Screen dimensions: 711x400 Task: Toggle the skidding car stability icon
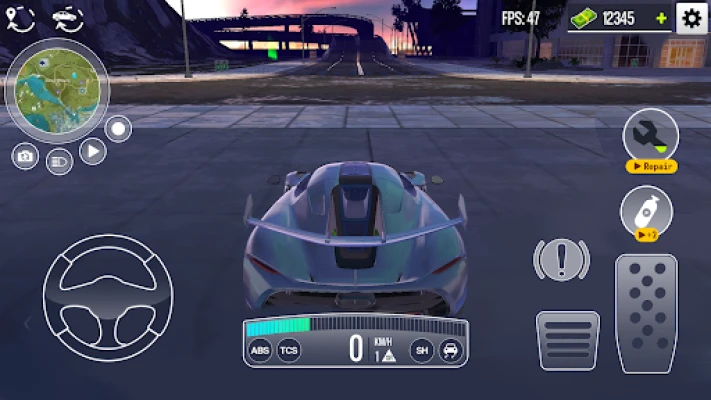click(x=451, y=350)
